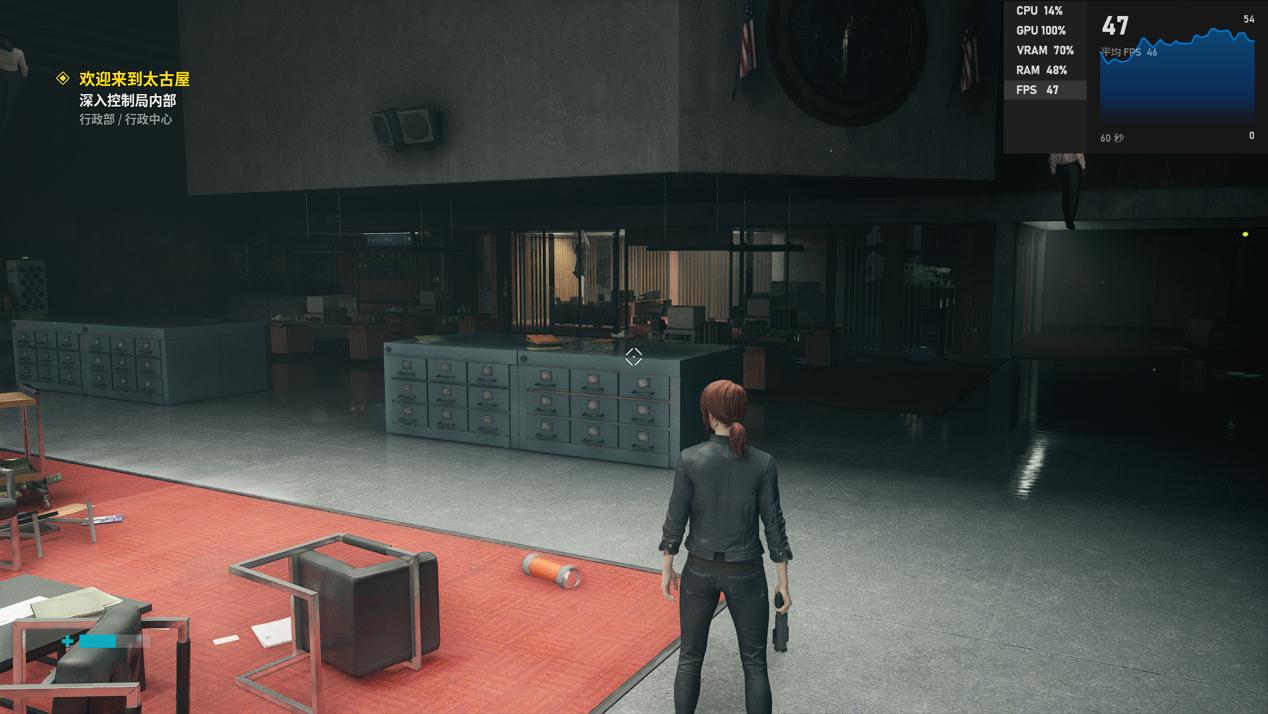Select the 欢迎来到太古屋 mission tracker title
This screenshot has height=714, width=1268.
[134, 79]
